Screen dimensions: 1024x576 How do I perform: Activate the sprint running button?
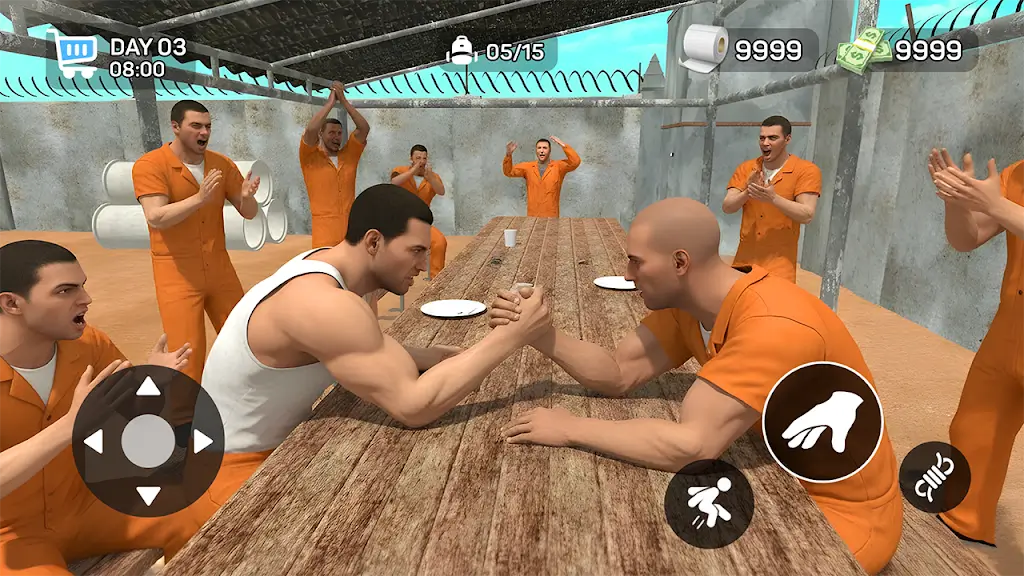coord(709,503)
